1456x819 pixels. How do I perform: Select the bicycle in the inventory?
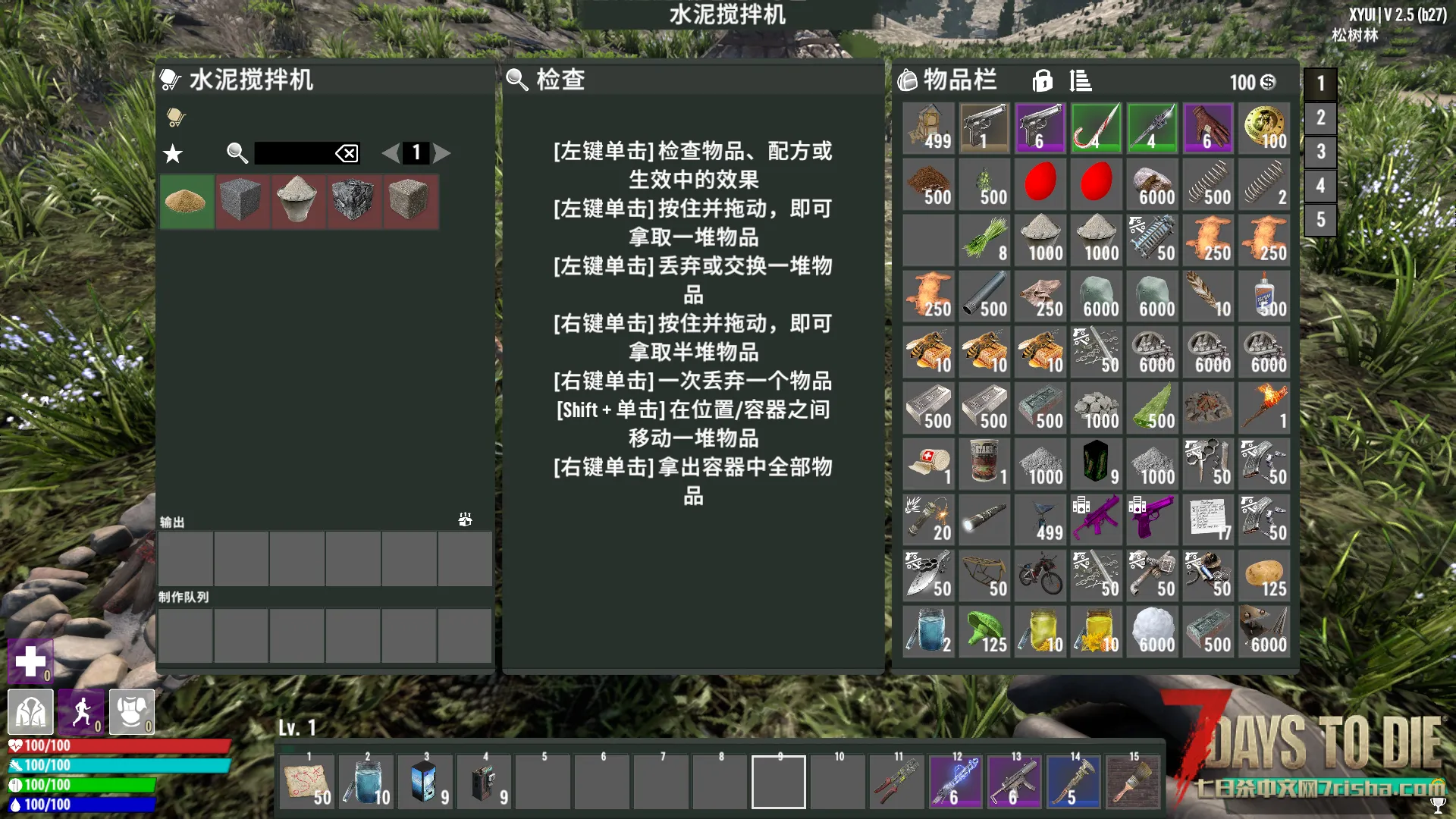click(x=1040, y=576)
